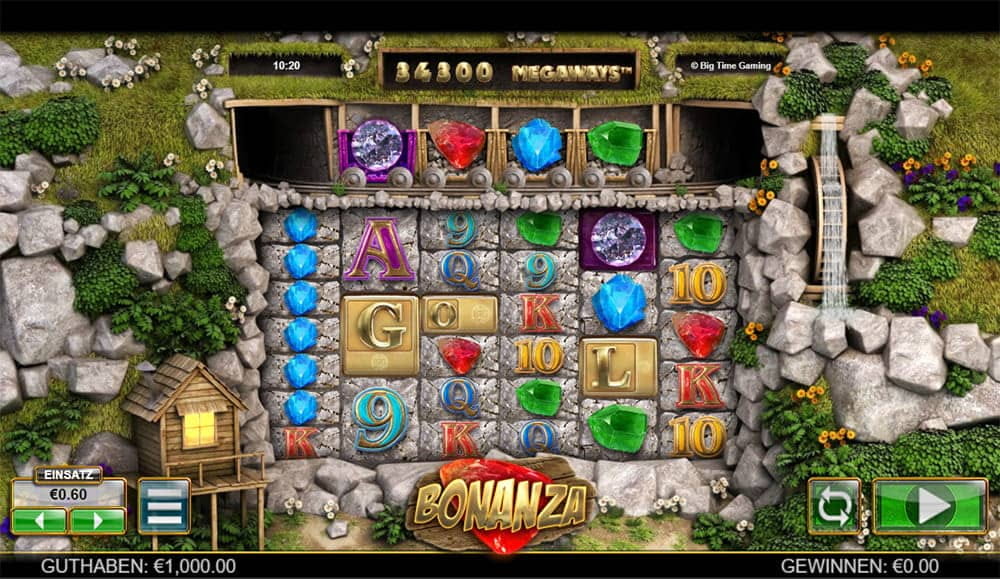Open the autoplay options
This screenshot has height=579, width=1000.
[834, 505]
